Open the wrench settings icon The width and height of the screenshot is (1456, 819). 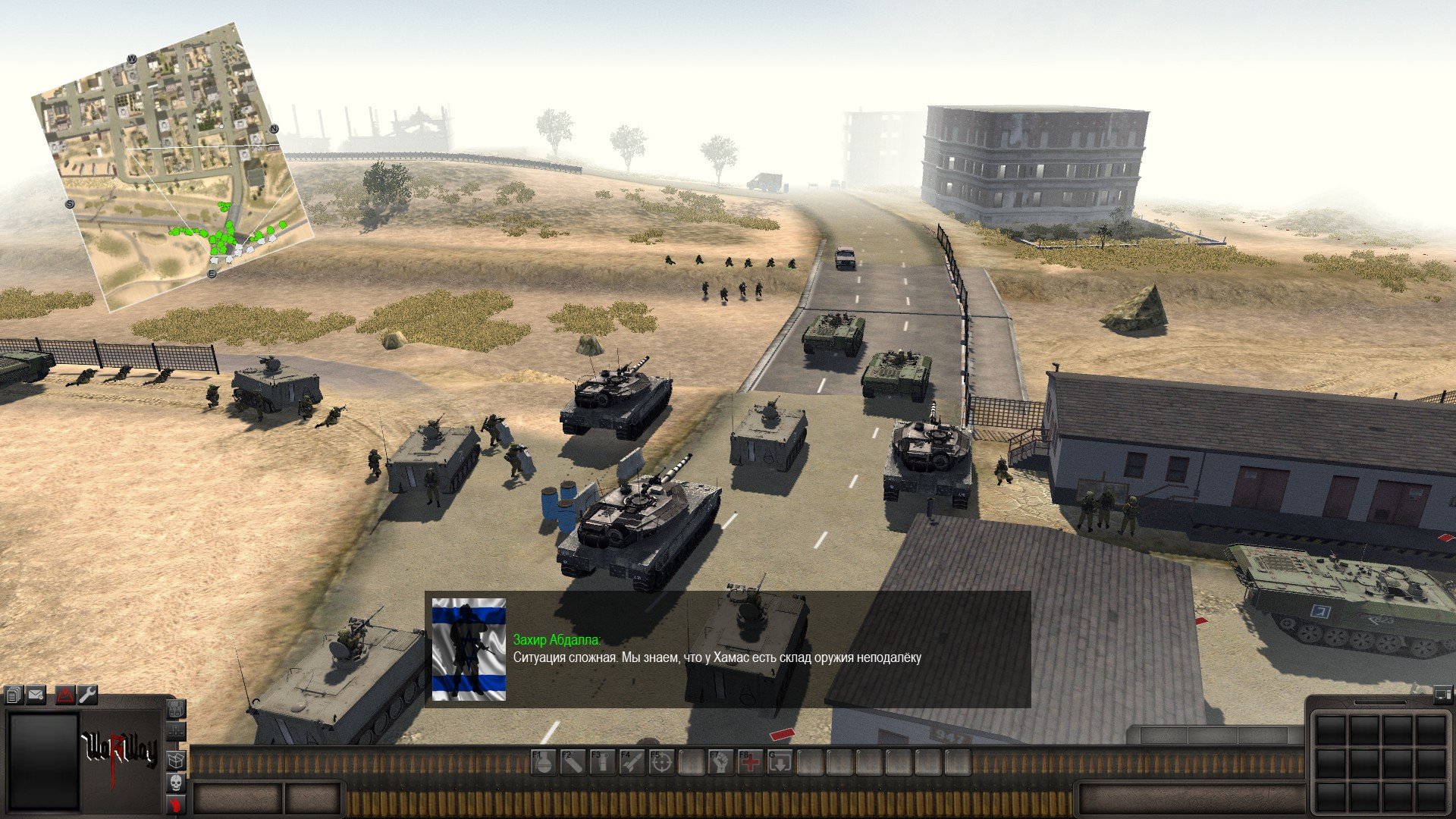click(88, 695)
